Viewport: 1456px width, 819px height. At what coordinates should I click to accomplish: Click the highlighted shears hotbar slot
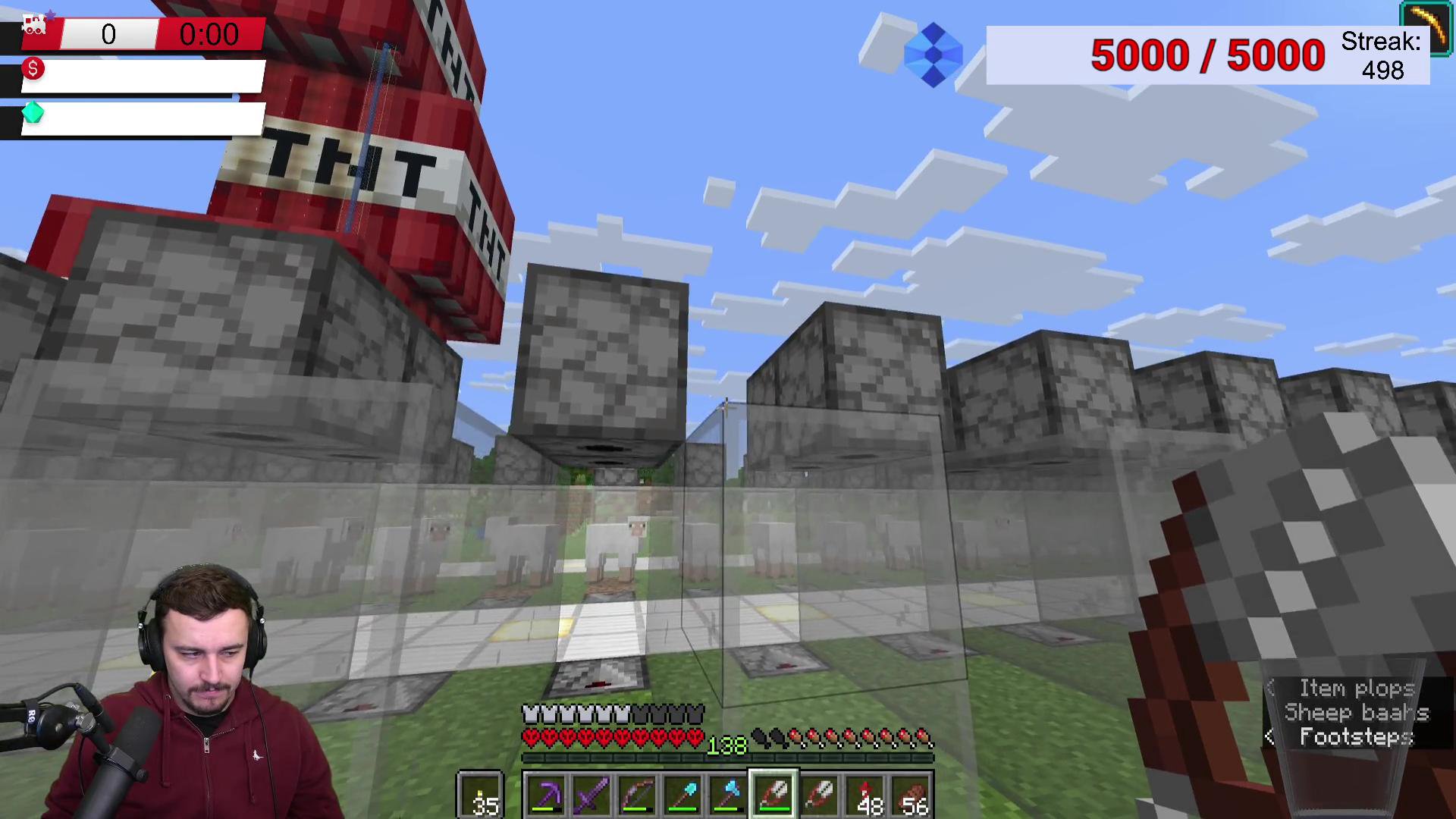pos(773,795)
